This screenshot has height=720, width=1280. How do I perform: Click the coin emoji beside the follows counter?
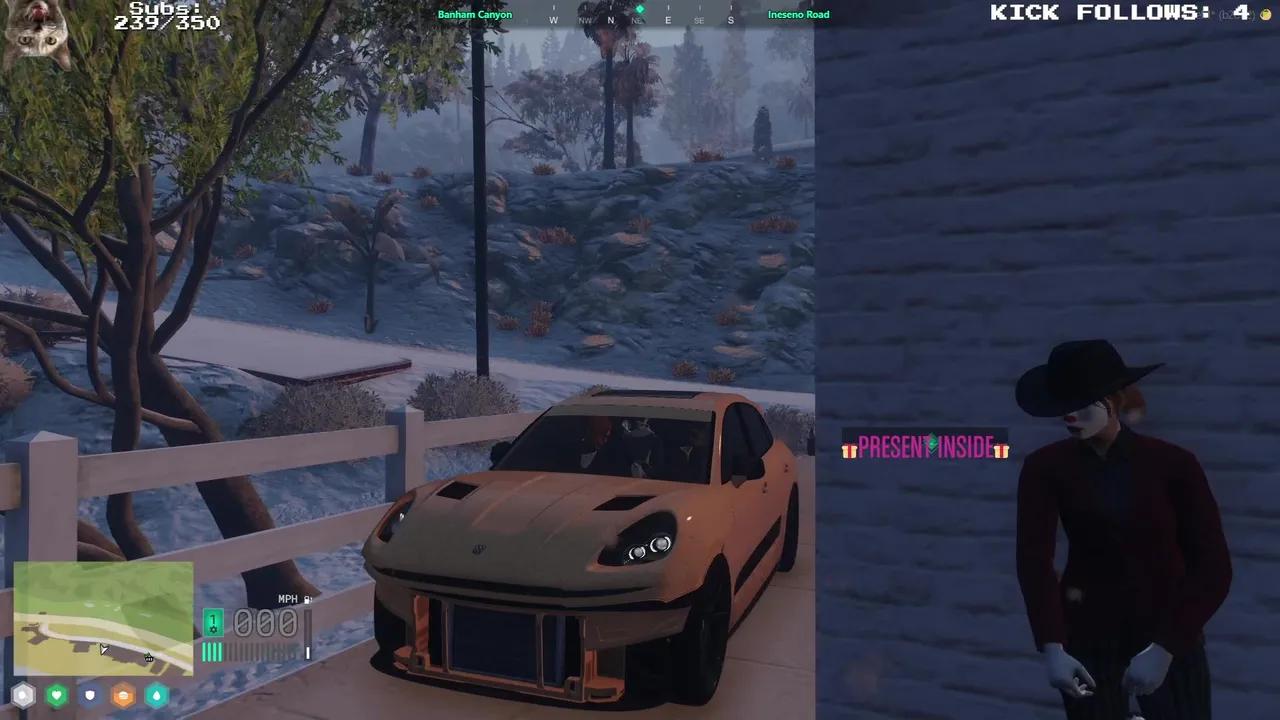pyautogui.click(x=1265, y=14)
